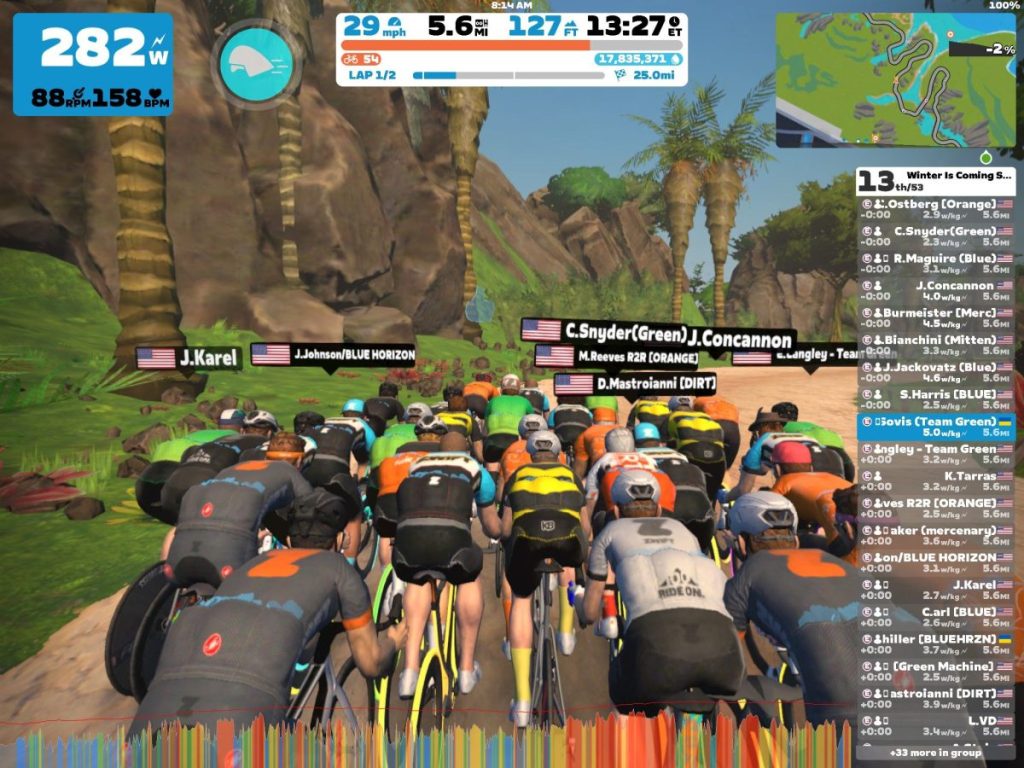The width and height of the screenshot is (1024, 768).
Task: Select R.Maguire (Blue) rider row
Action: 936,263
